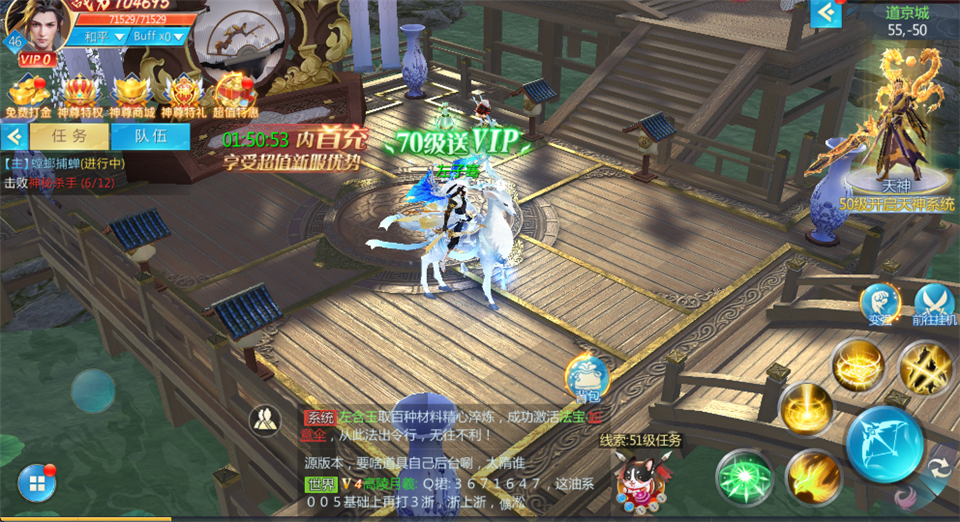Open the 和平 combat mode dropdown

click(104, 36)
